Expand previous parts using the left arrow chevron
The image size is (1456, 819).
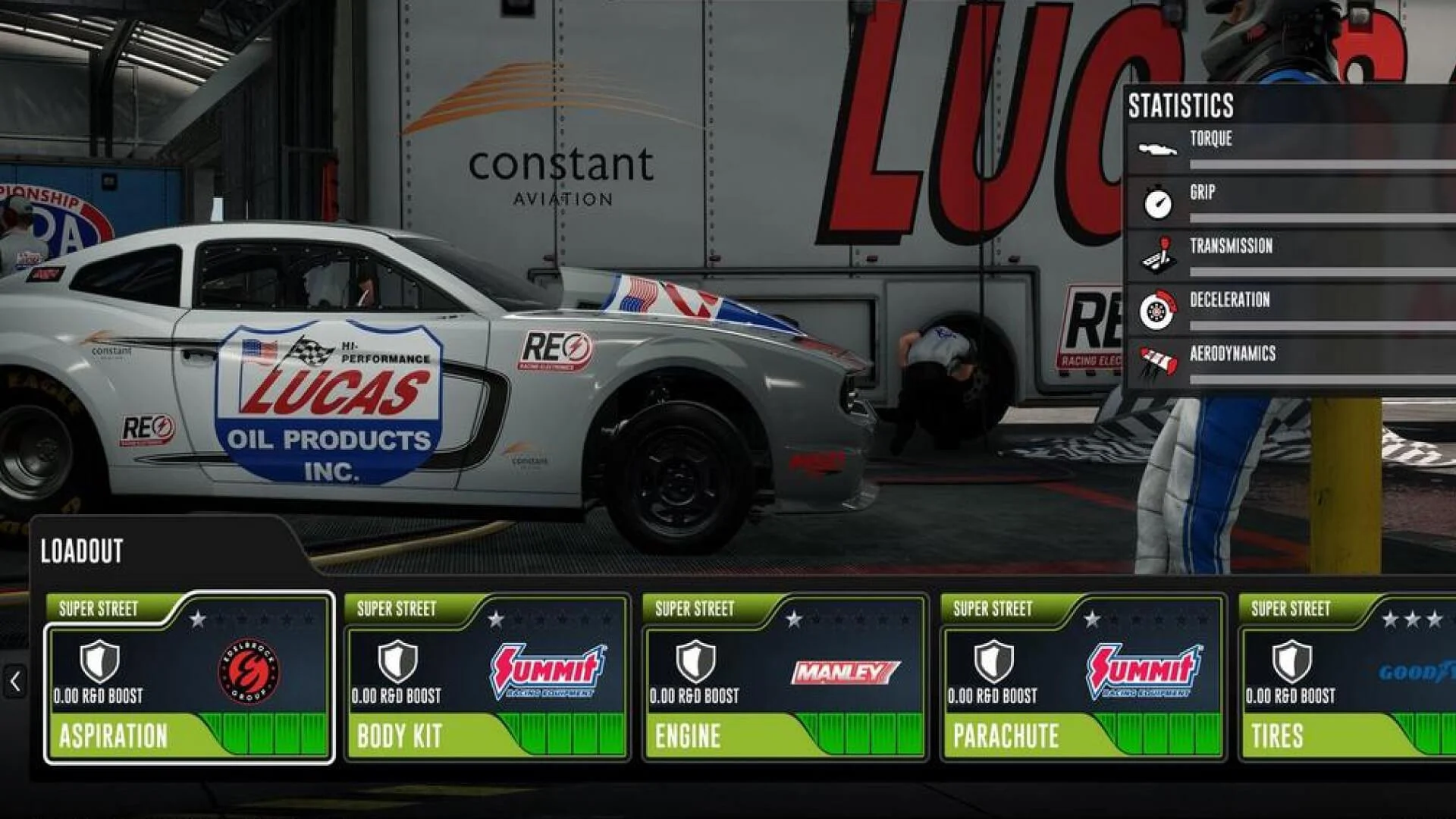pyautogui.click(x=14, y=680)
